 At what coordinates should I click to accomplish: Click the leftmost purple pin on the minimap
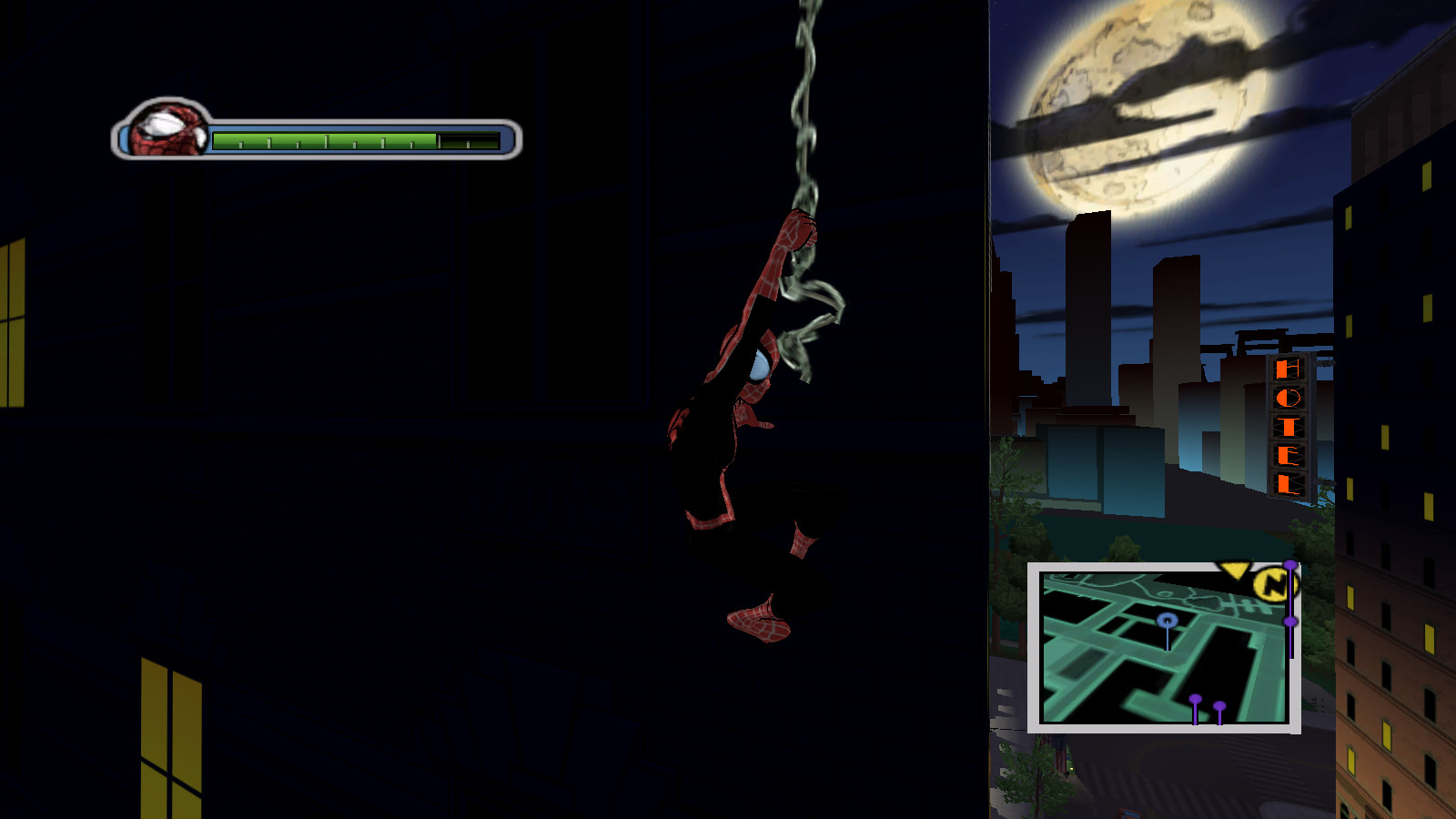[1196, 699]
